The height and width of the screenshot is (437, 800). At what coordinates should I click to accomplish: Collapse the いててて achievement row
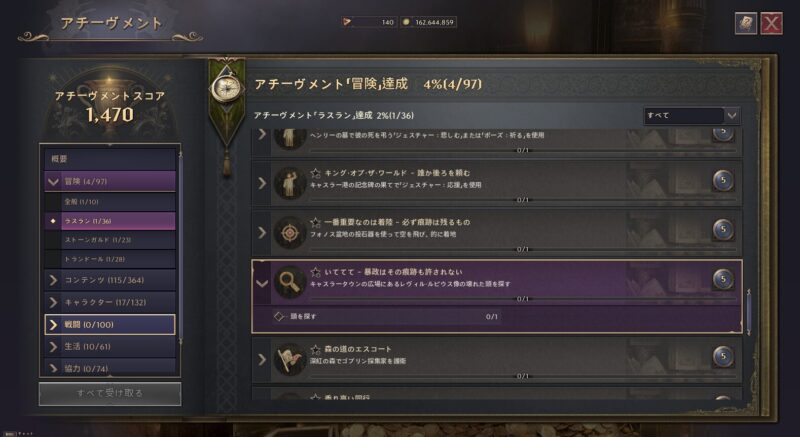pyautogui.click(x=263, y=283)
